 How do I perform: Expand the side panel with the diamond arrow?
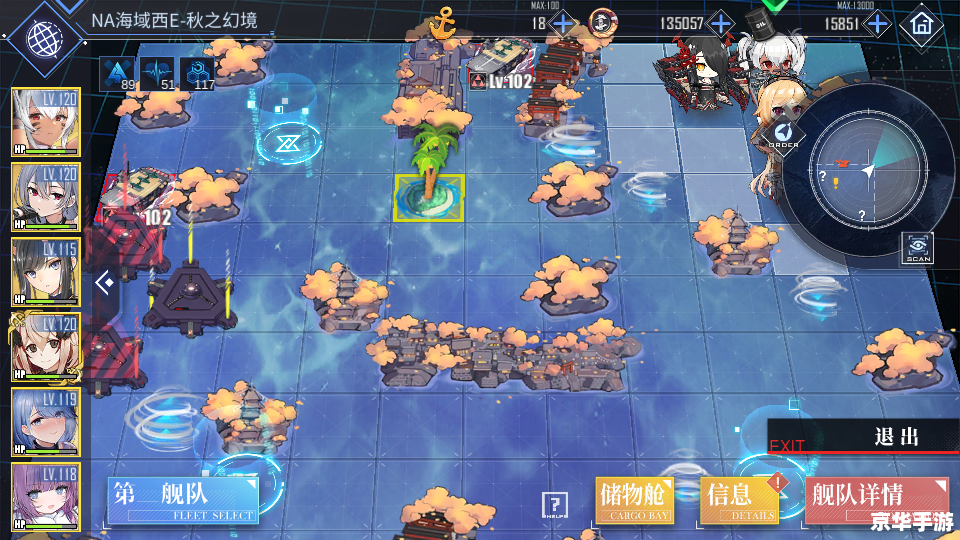pyautogui.click(x=103, y=283)
